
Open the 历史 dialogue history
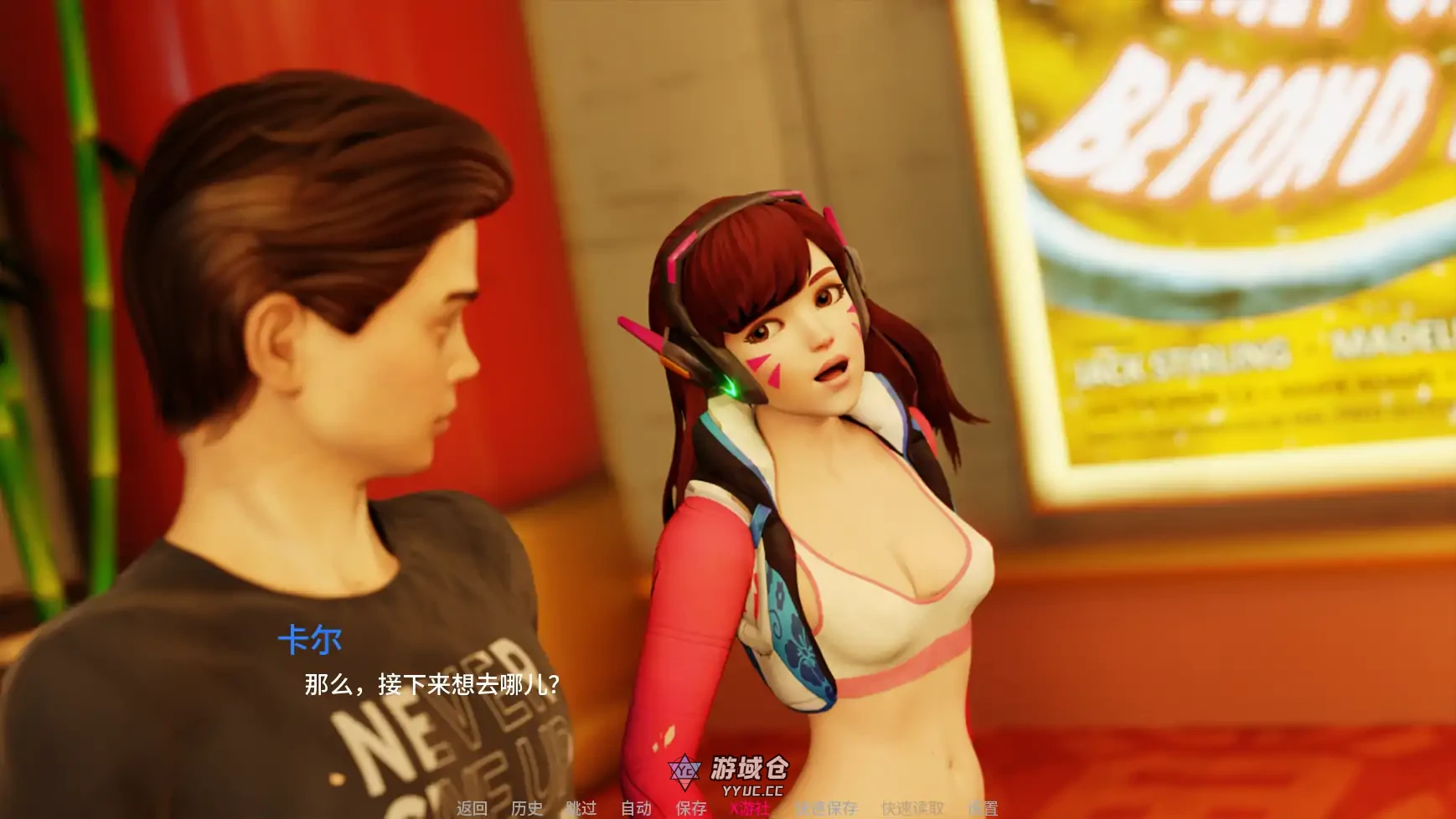526,809
